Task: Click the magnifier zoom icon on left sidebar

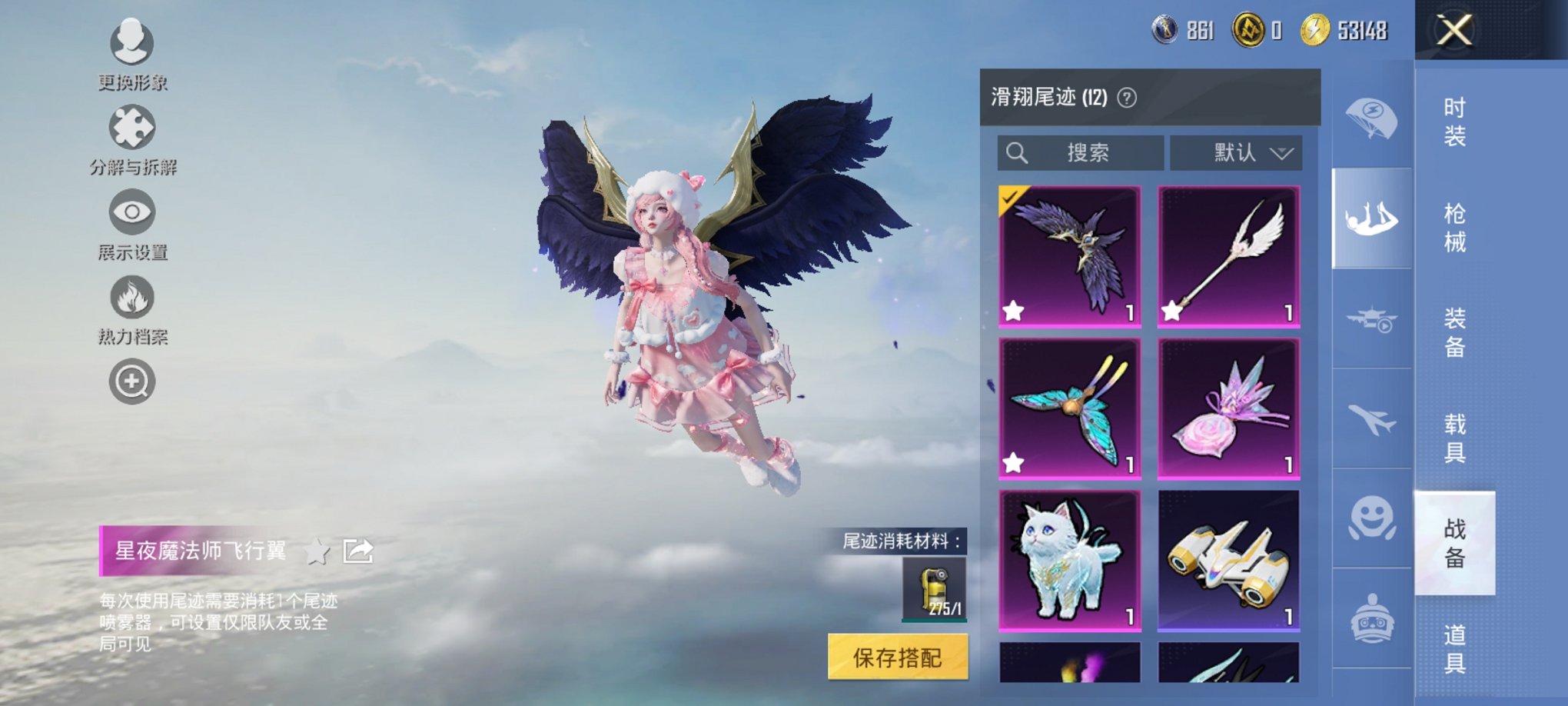Action: (131, 381)
